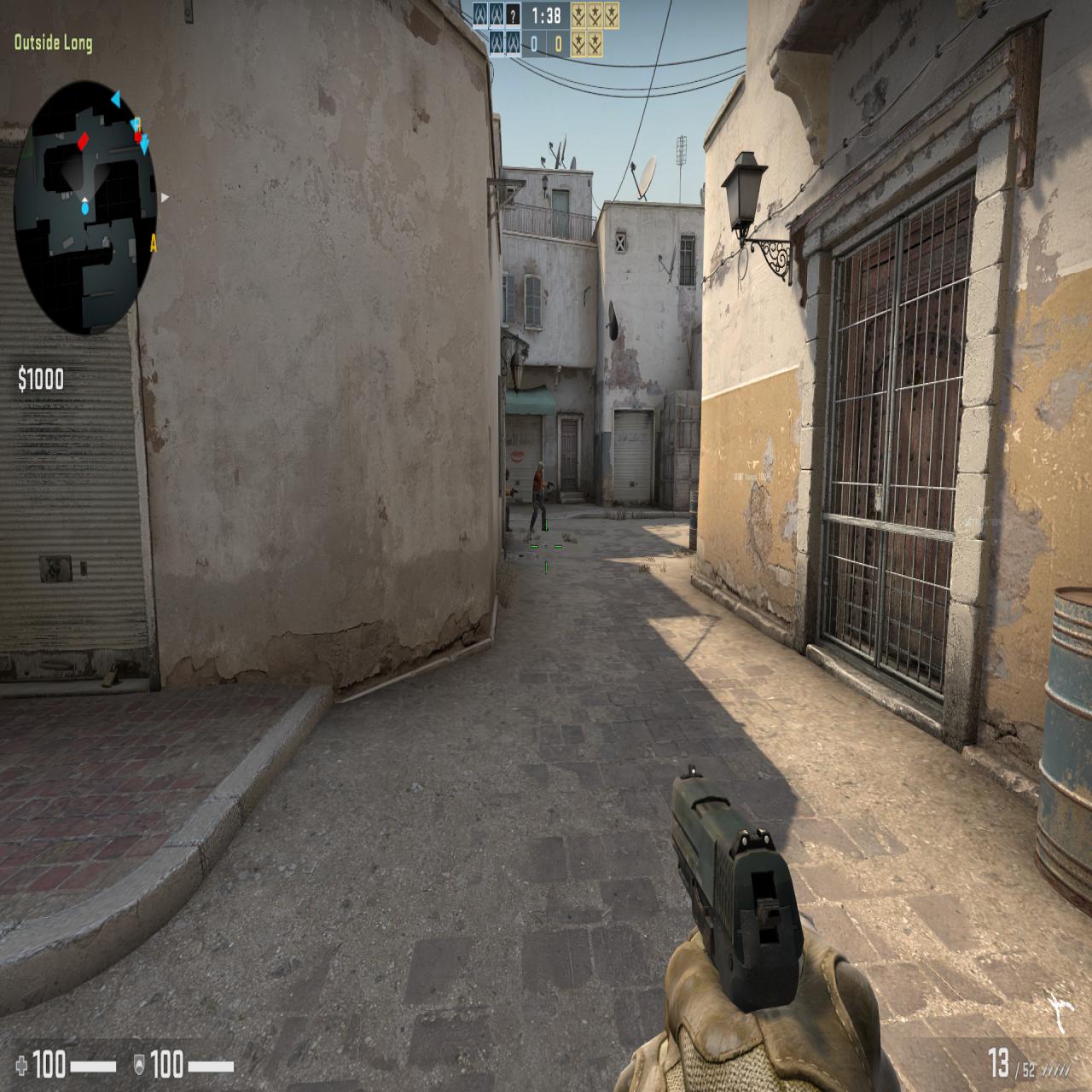Image resolution: width=1092 pixels, height=1092 pixels.
Task: Expand the round timer display showing 1:38
Action: [x=546, y=14]
